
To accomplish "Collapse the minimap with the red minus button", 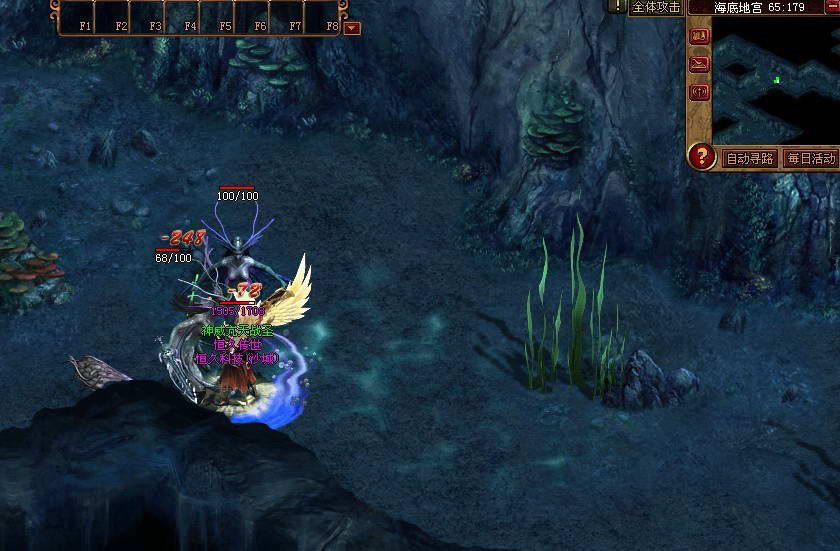I will [832, 6].
